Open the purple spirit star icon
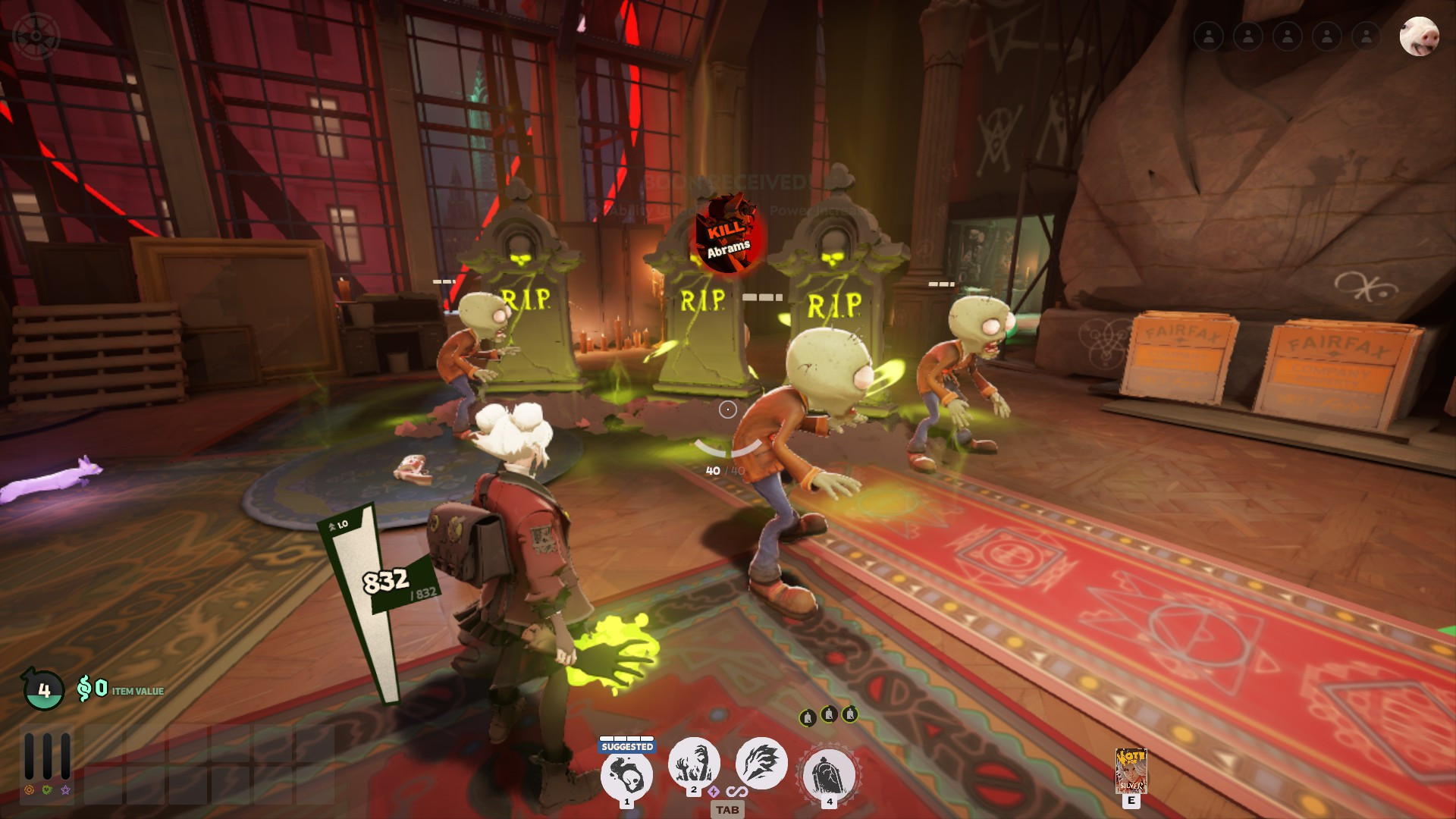Viewport: 1456px width, 819px height. pyautogui.click(x=66, y=790)
